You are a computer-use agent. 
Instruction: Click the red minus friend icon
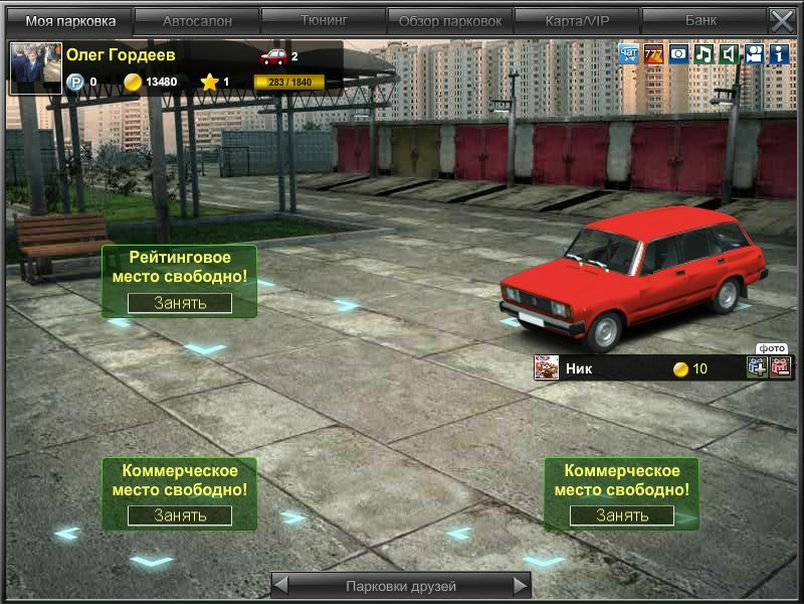coord(780,367)
